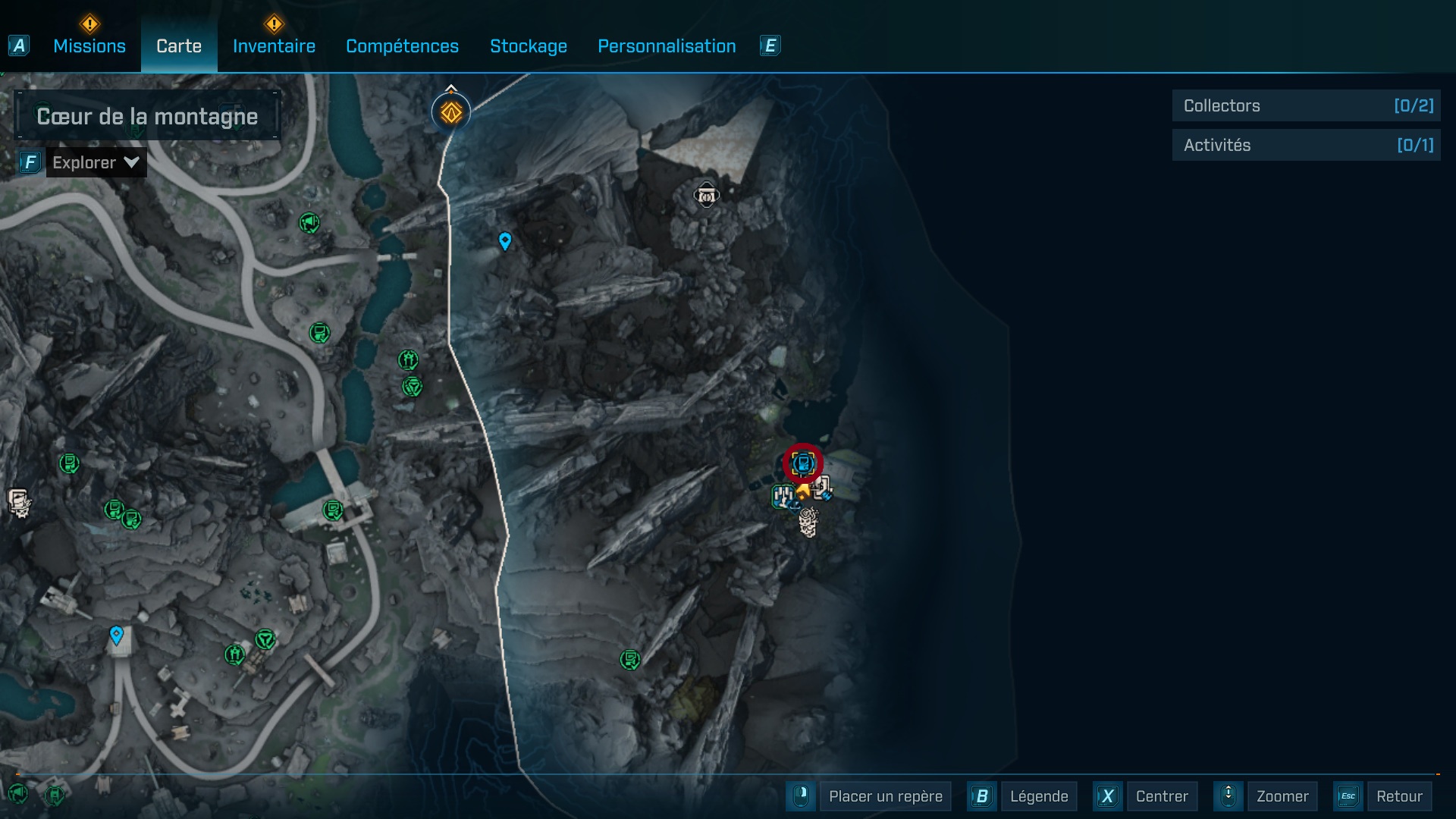This screenshot has width=1456, height=819.
Task: Choose the Centrer map button
Action: coord(1161,796)
